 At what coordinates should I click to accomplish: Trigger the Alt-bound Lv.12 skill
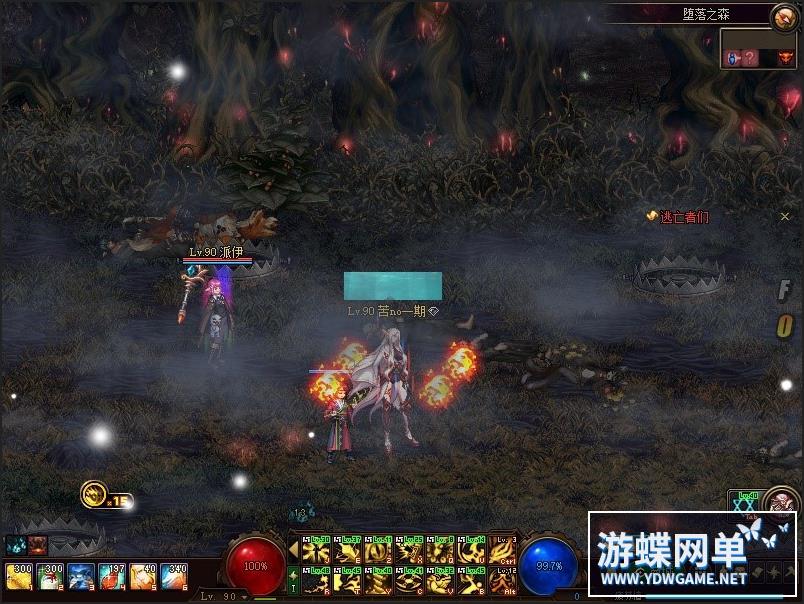coord(503,580)
